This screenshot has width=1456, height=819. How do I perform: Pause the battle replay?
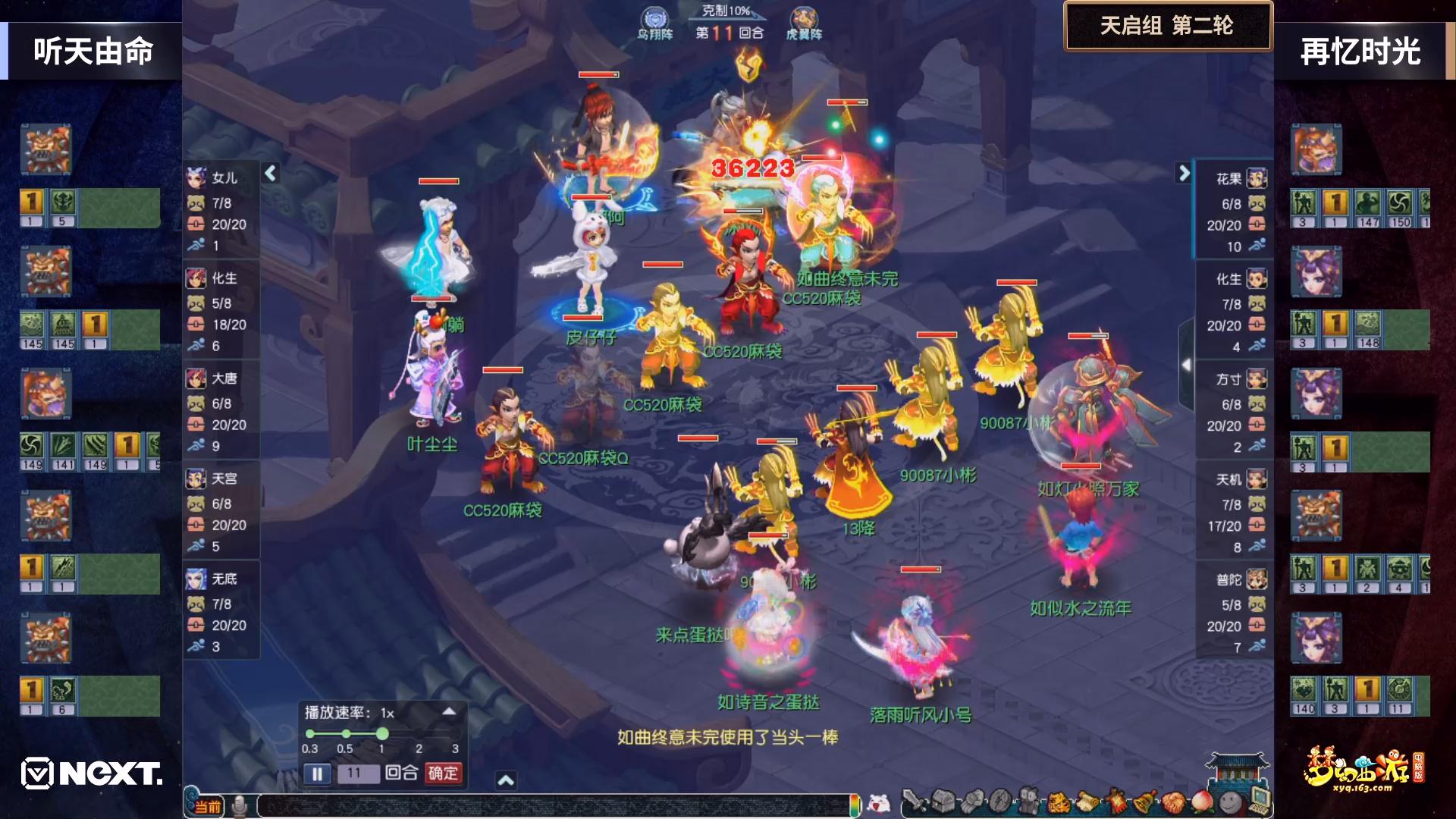(317, 773)
